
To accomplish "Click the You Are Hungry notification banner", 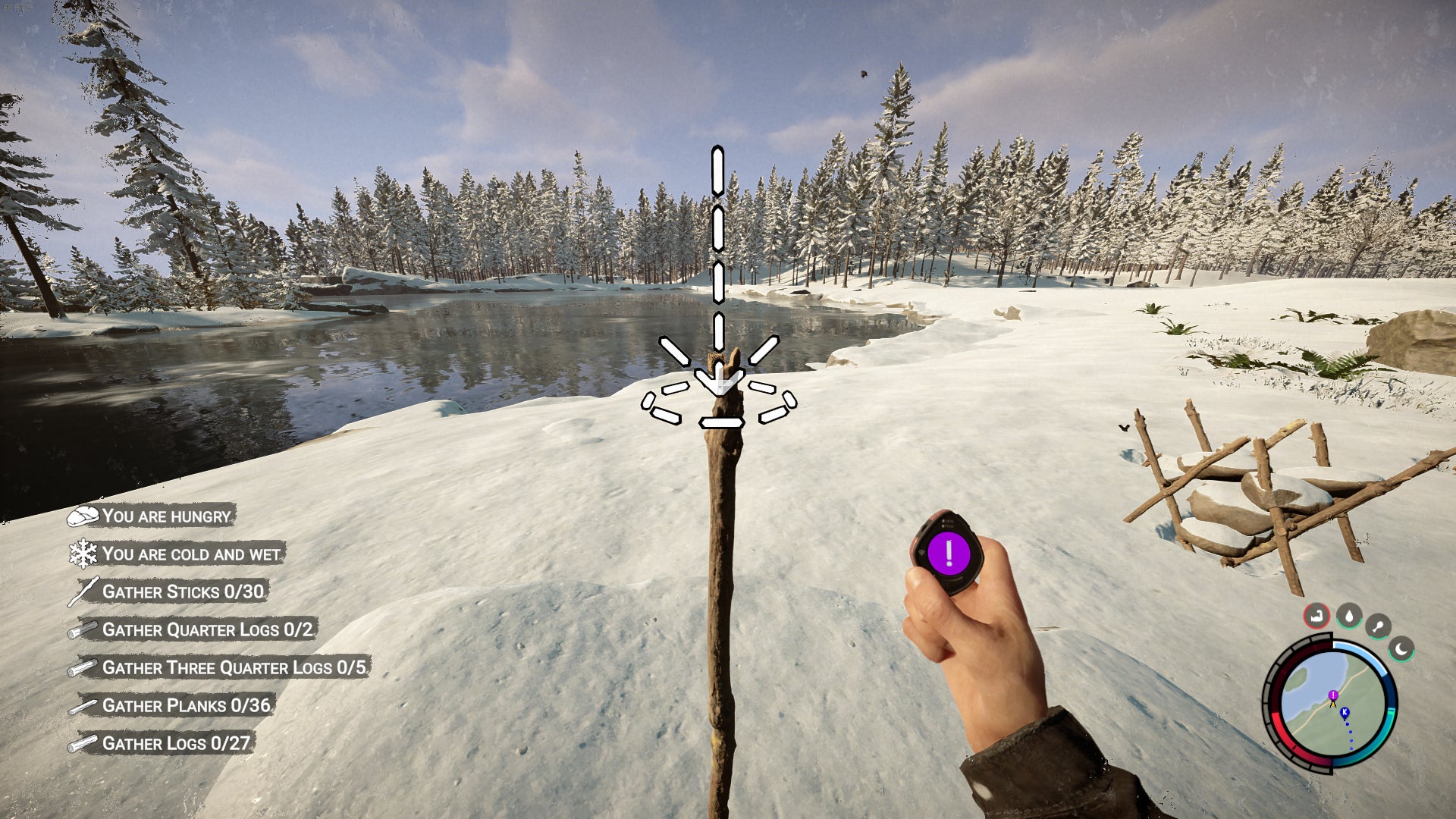I will click(167, 517).
